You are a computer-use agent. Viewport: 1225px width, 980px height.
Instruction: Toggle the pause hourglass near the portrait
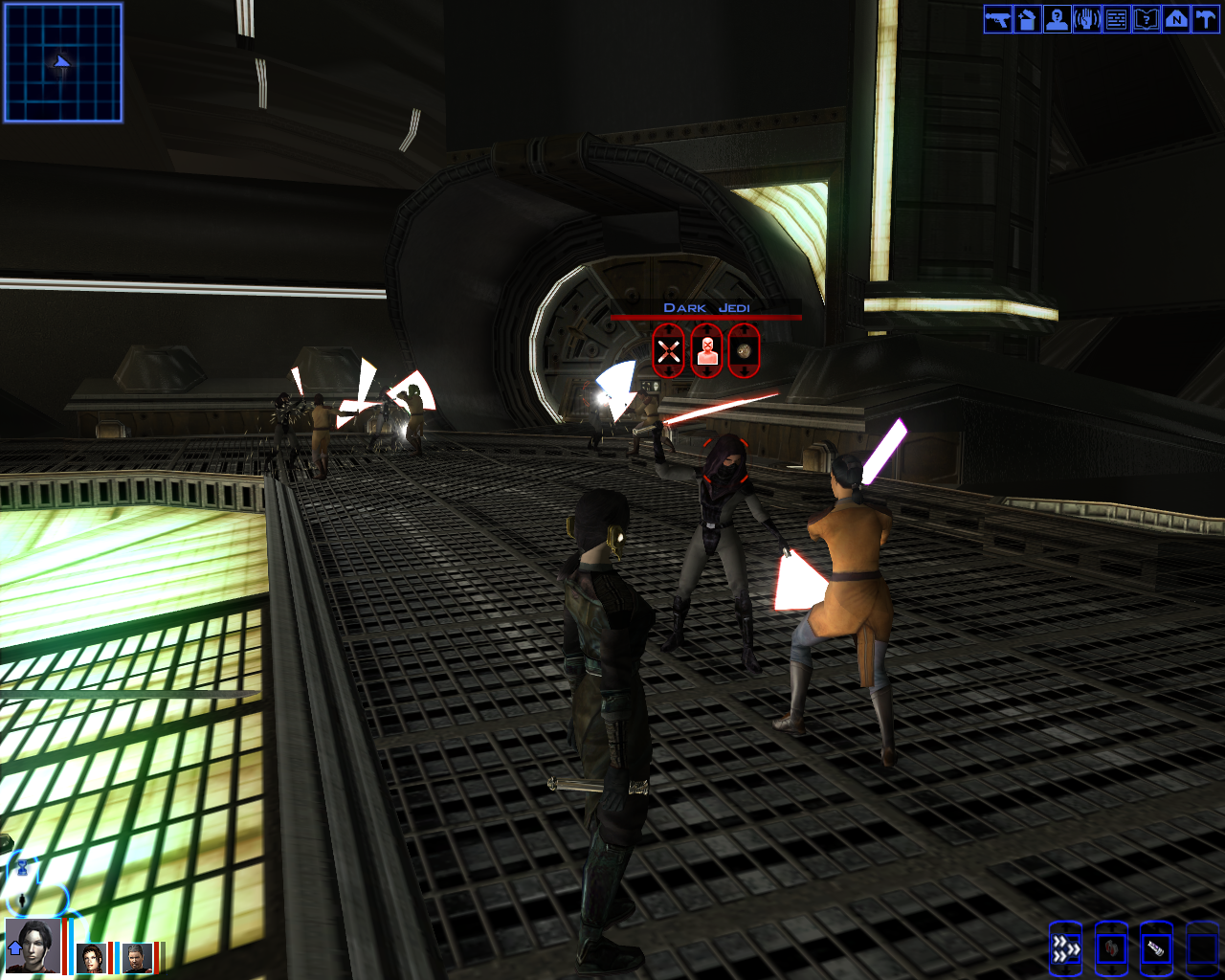tap(22, 868)
